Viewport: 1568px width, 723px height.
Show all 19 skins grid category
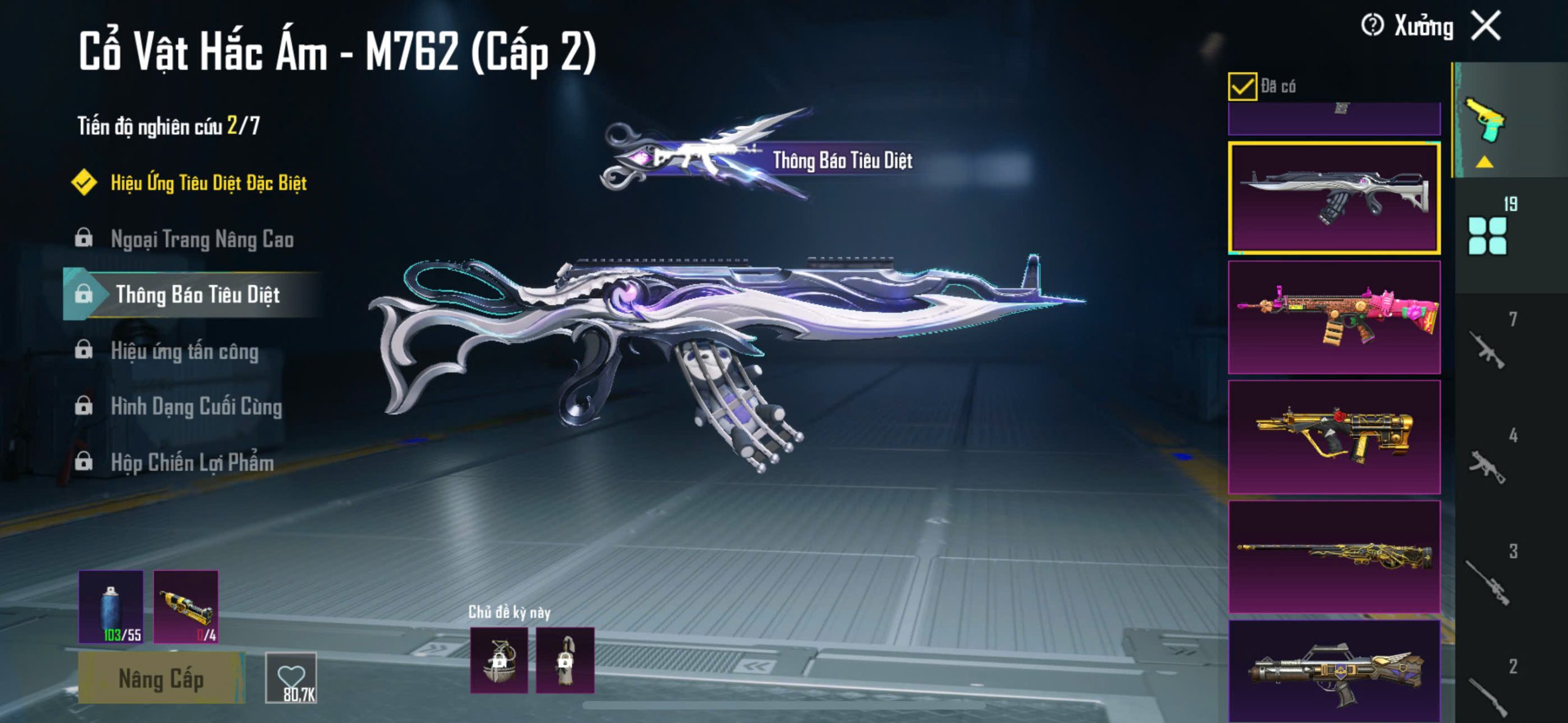coord(1487,235)
